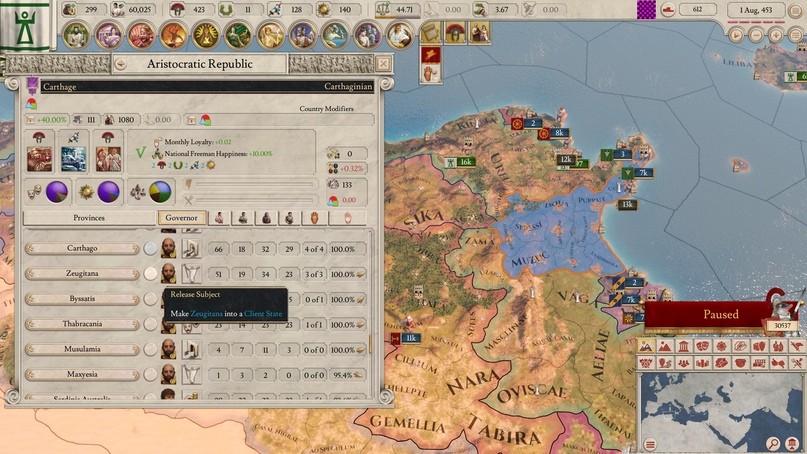807x454 pixels.
Task: Sort the list by Governor column
Action: pyautogui.click(x=182, y=217)
